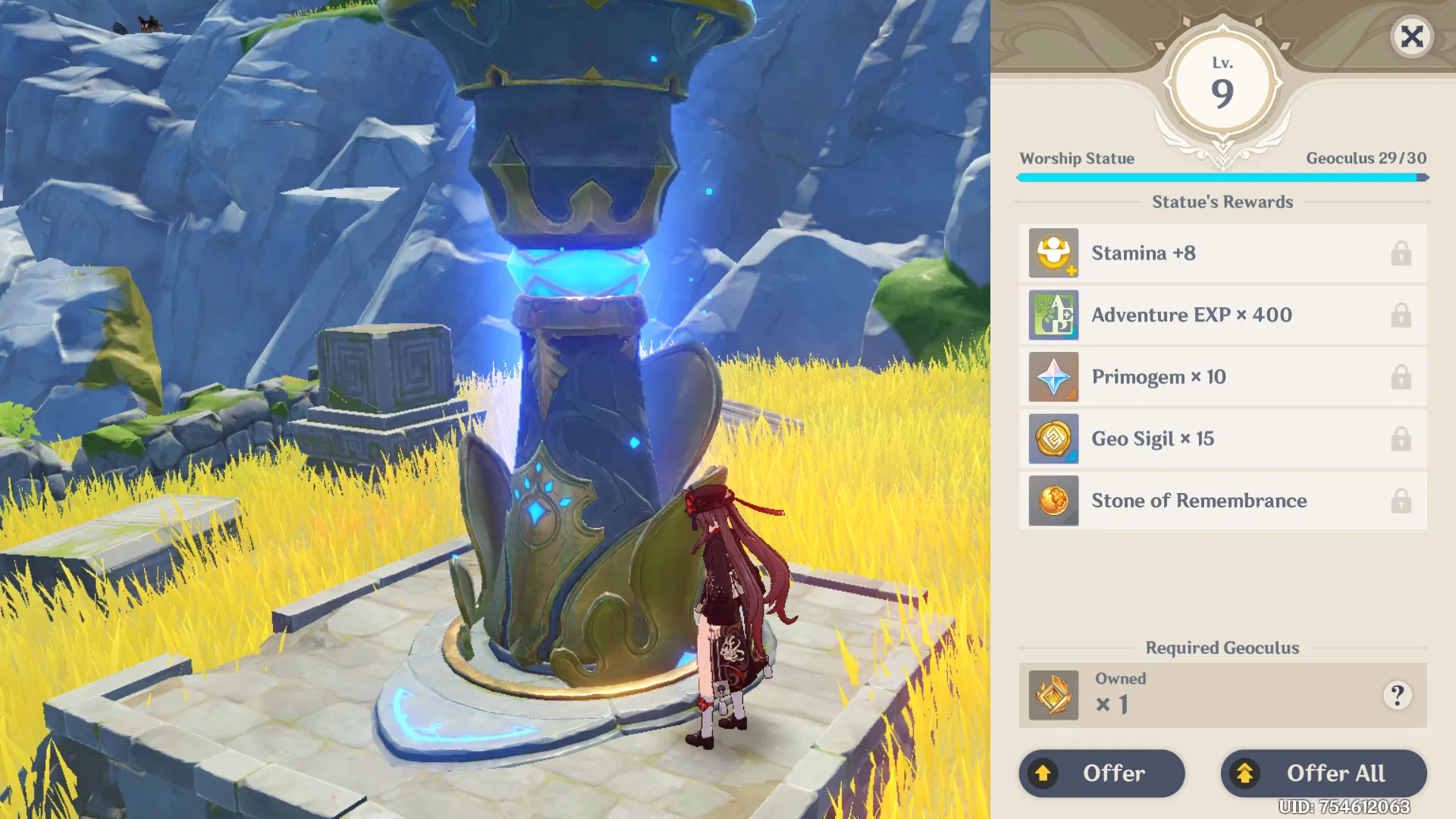Click the lock beside Stone of Remembrance

tap(1401, 500)
